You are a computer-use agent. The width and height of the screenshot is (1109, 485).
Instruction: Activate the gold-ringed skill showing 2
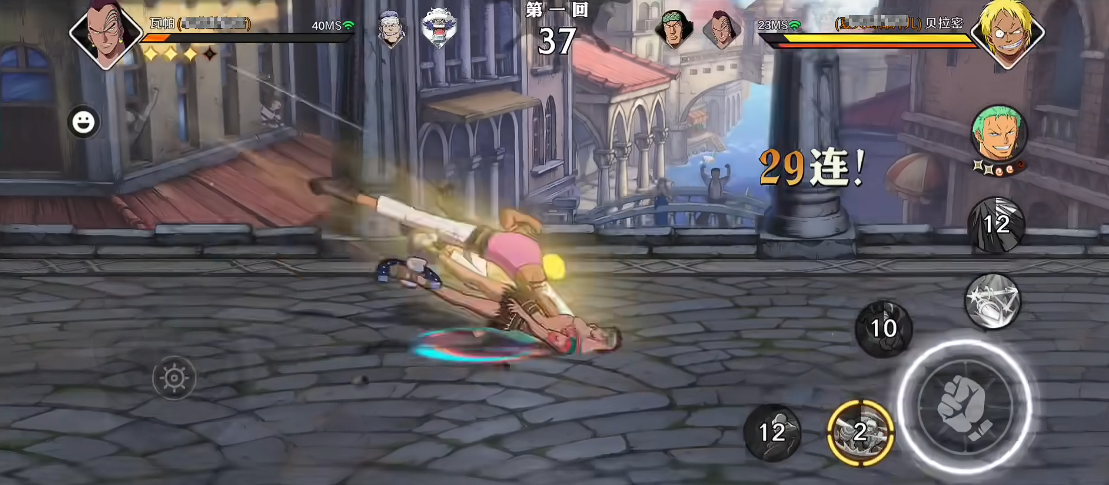(x=860, y=431)
